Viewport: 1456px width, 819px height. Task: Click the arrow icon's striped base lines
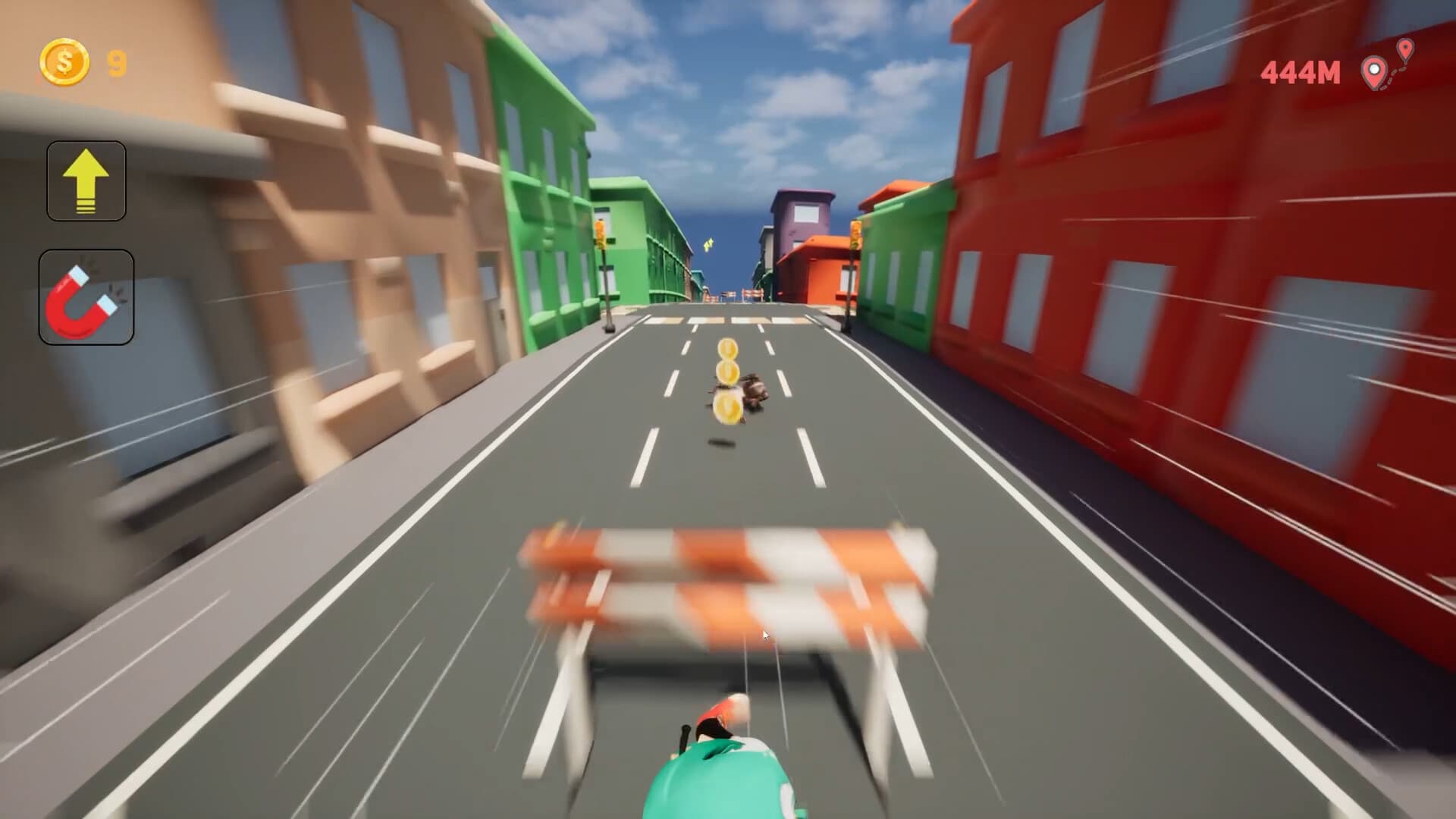tap(86, 205)
